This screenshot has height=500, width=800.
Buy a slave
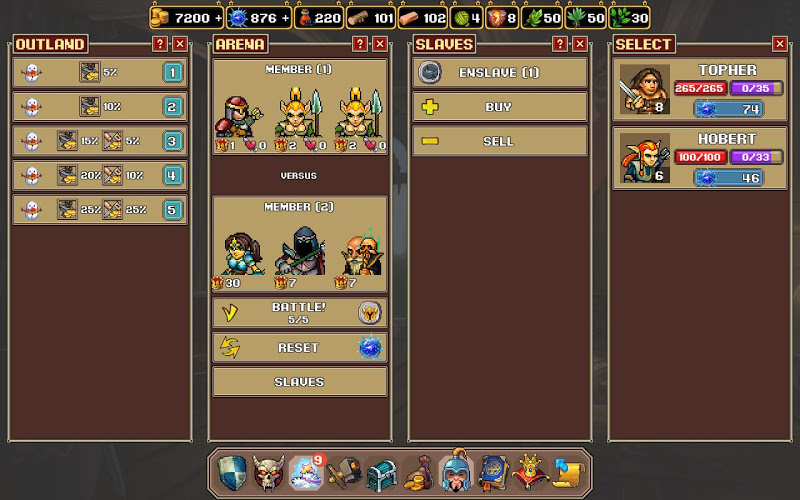499,107
